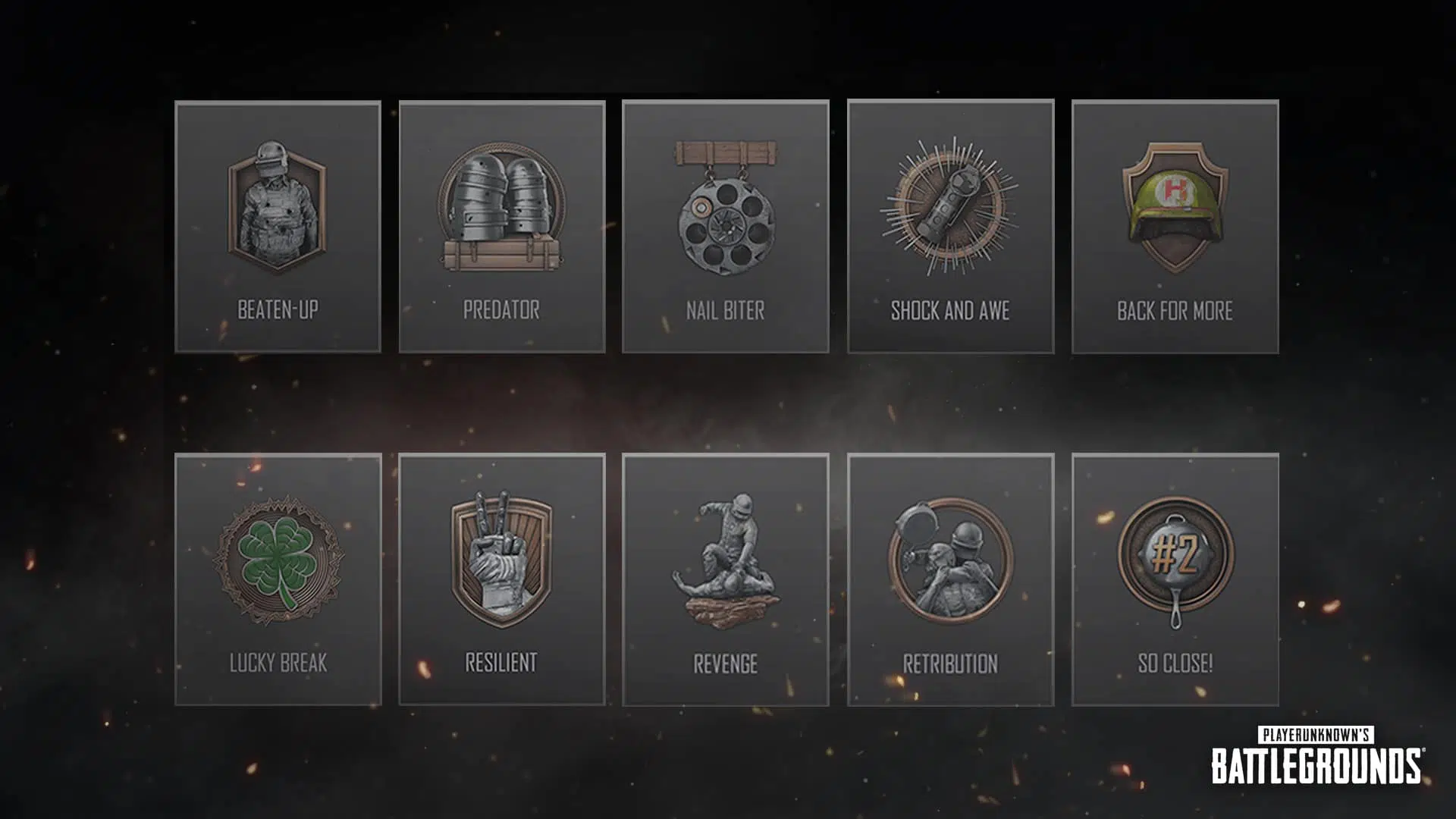
Task: Click the Predator label text
Action: tap(502, 308)
